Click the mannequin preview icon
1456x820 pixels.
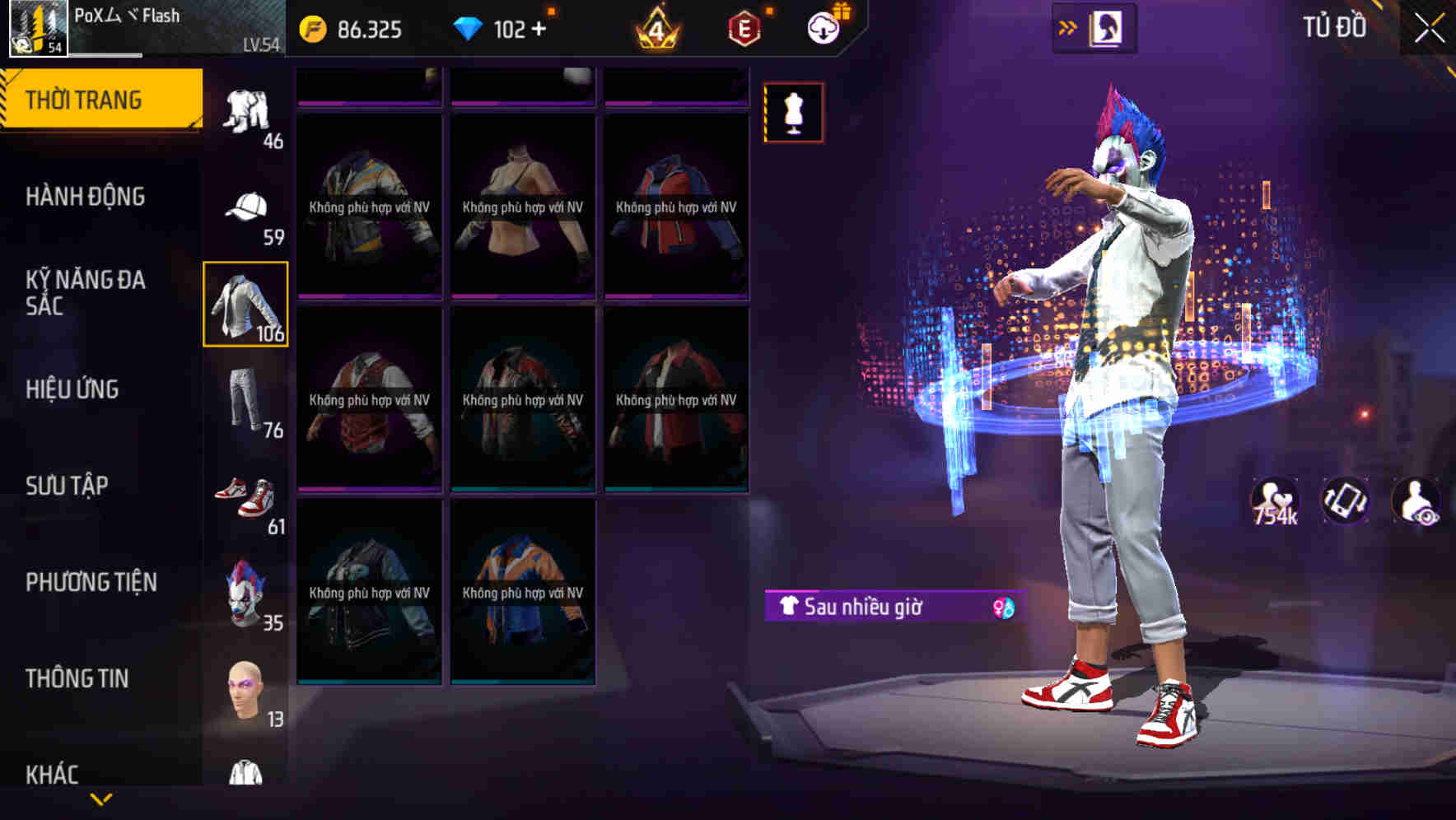pos(793,113)
